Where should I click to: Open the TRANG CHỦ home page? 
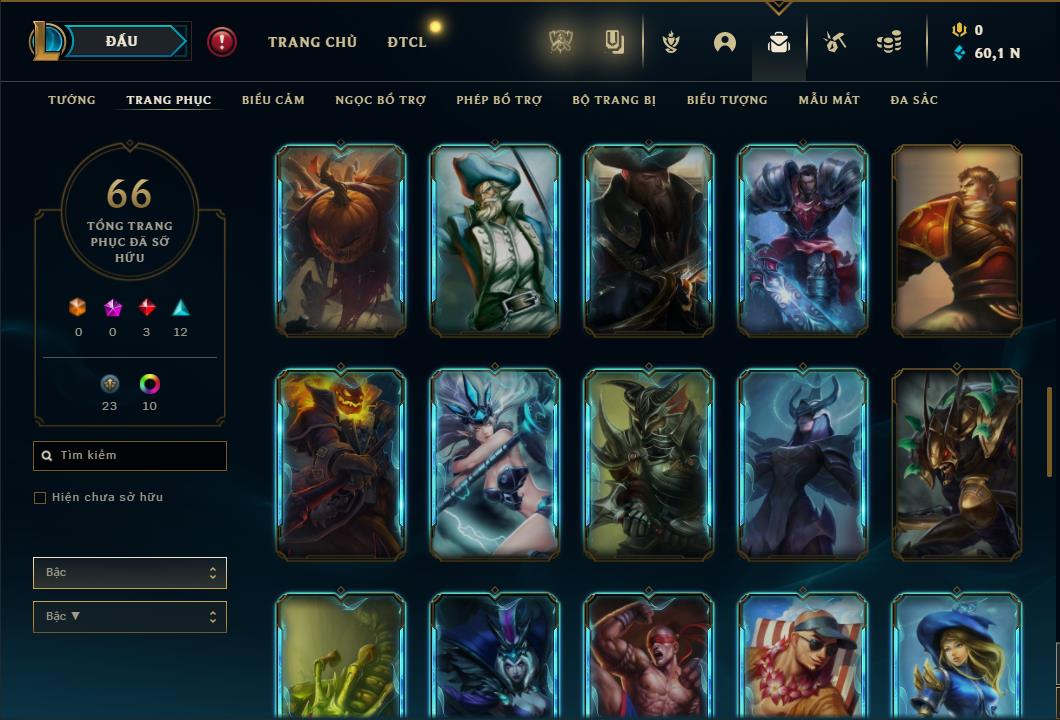click(x=312, y=42)
